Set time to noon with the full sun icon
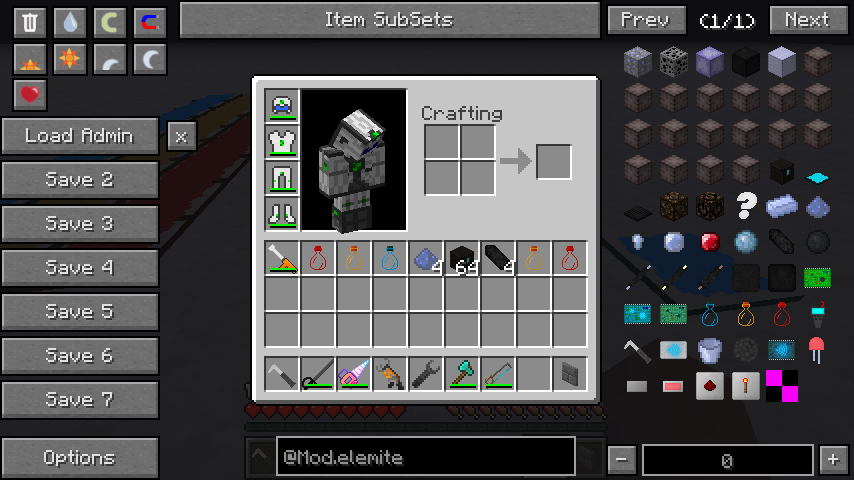This screenshot has width=854, height=480. tap(70, 60)
